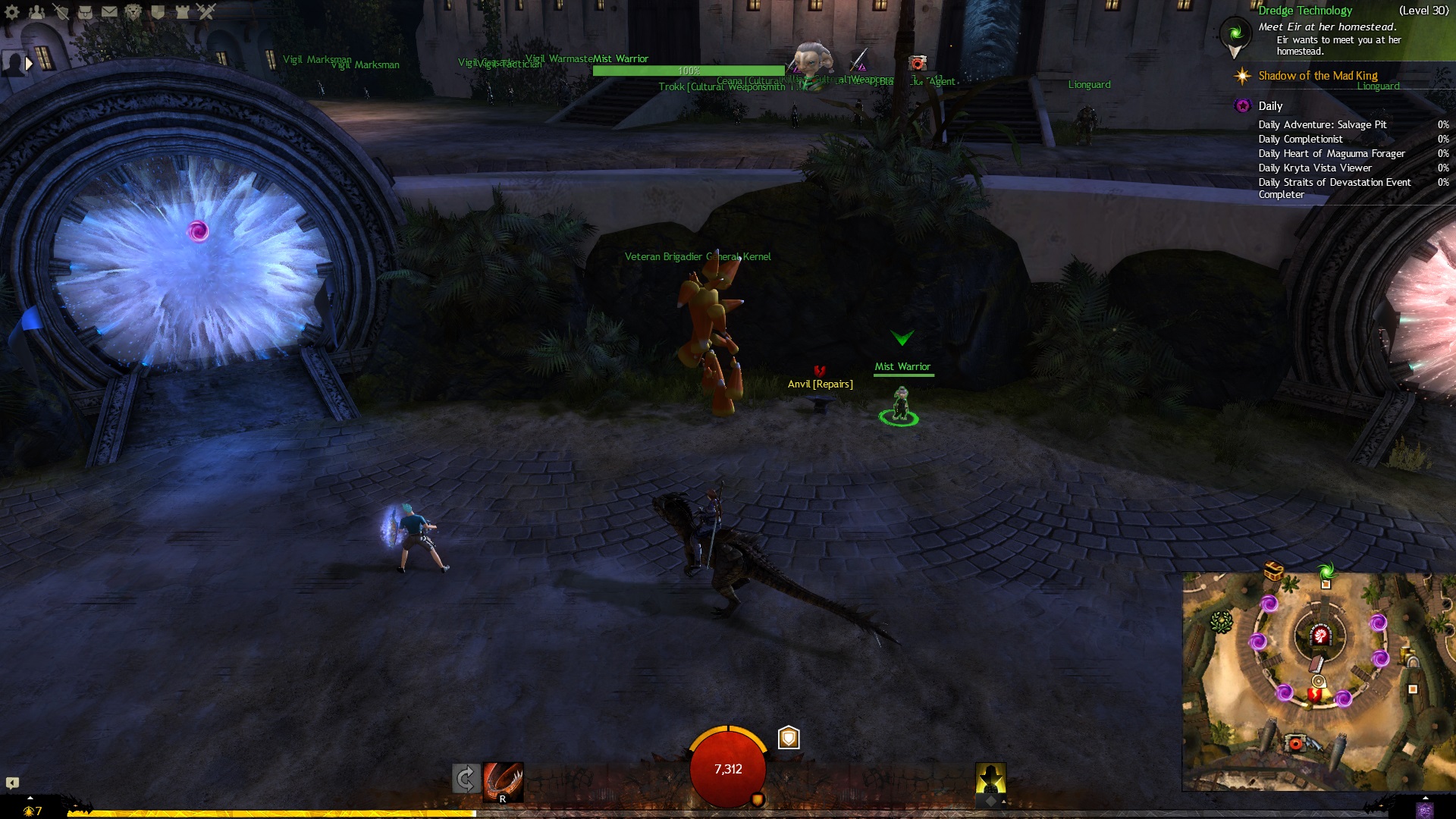Open the gear-shaped game menu
The width and height of the screenshot is (1456, 819).
(x=12, y=11)
